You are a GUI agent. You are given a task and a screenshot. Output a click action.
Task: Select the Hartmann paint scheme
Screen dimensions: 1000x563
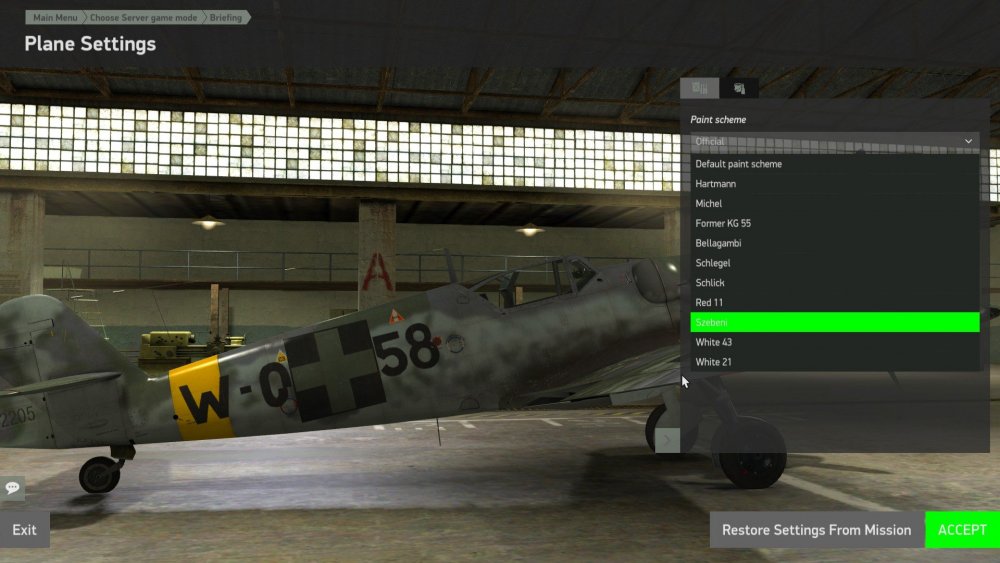click(716, 184)
